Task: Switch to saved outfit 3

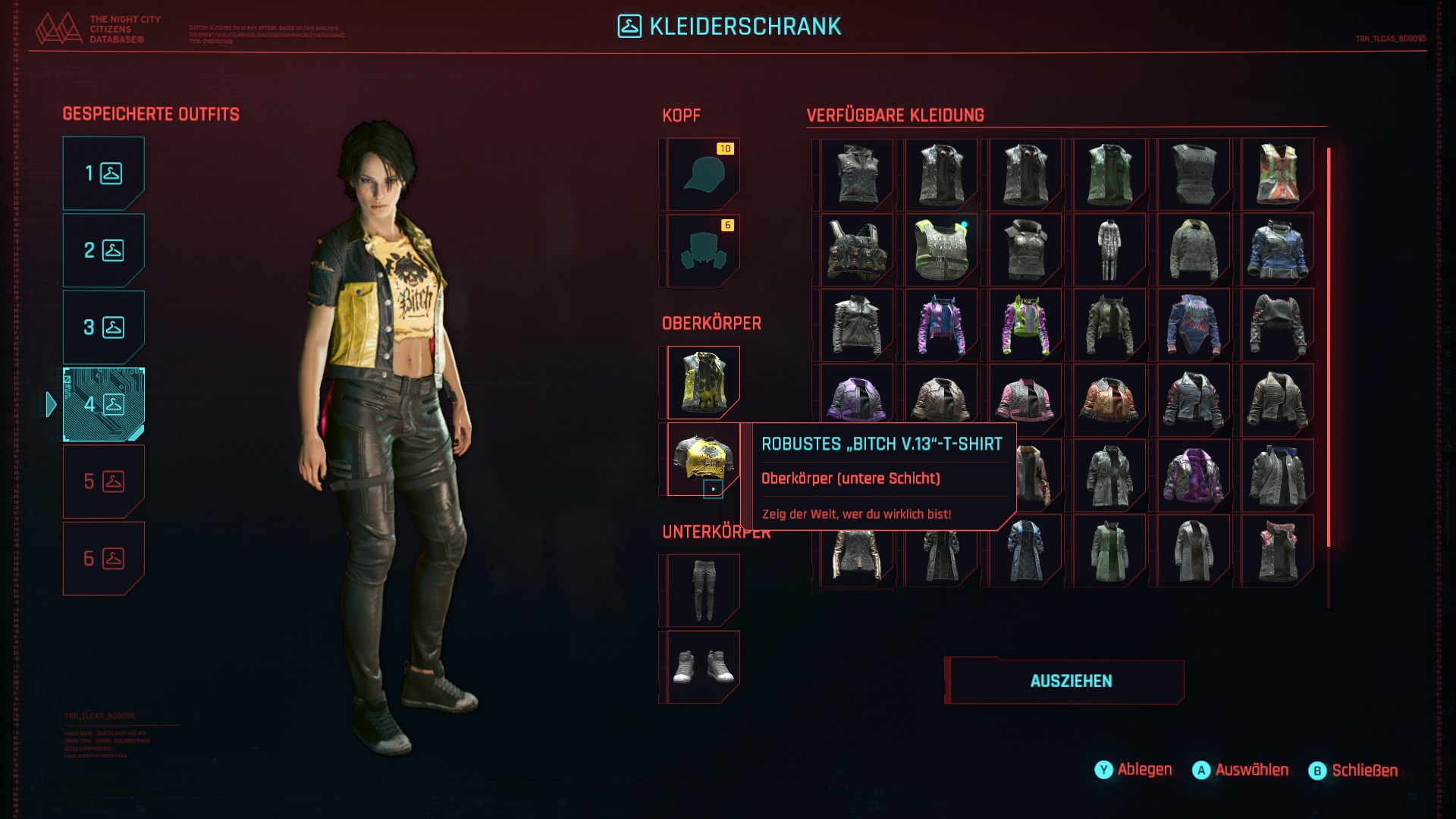Action: (x=103, y=328)
